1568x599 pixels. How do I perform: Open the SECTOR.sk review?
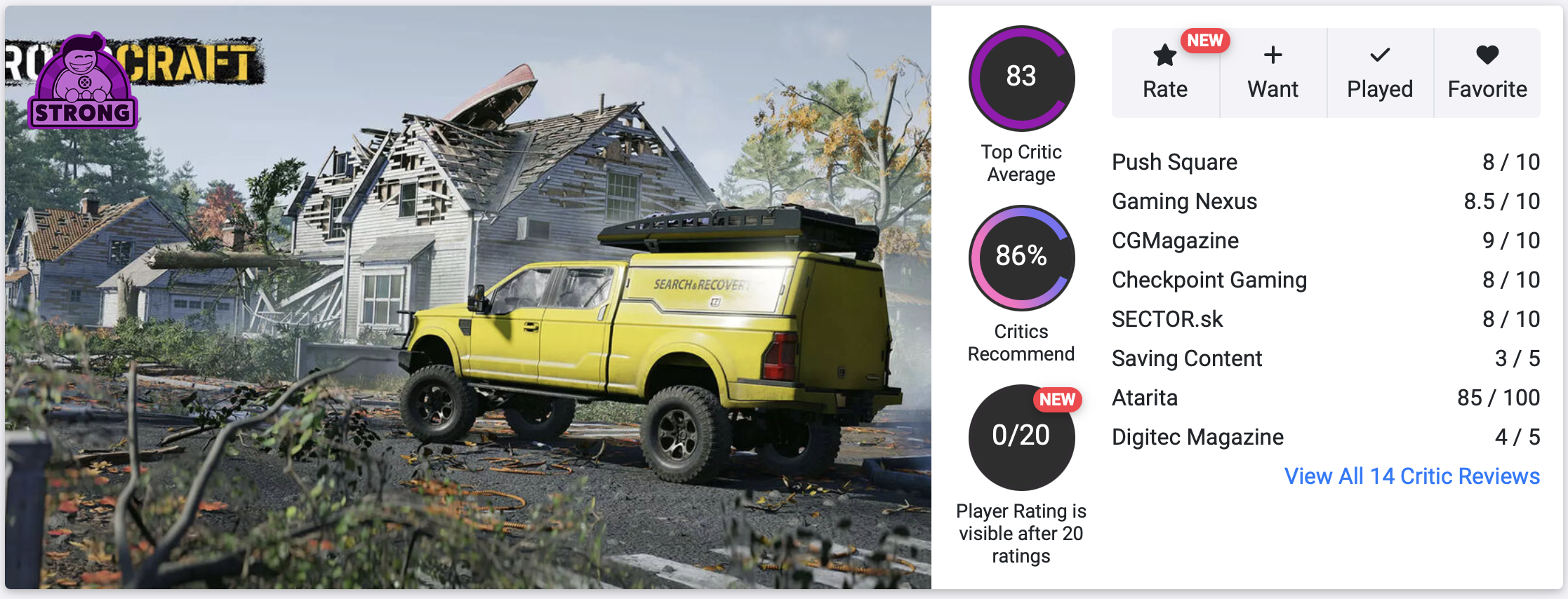tap(1167, 319)
